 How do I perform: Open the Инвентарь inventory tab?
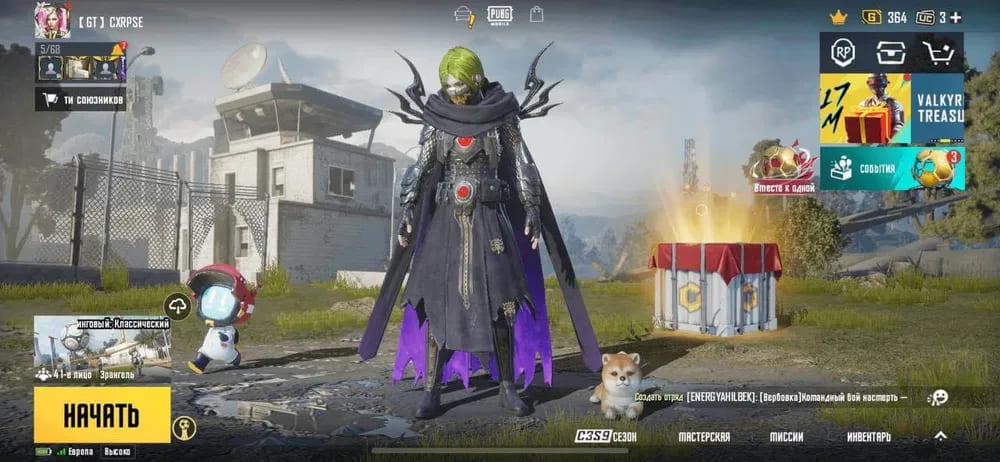[869, 437]
